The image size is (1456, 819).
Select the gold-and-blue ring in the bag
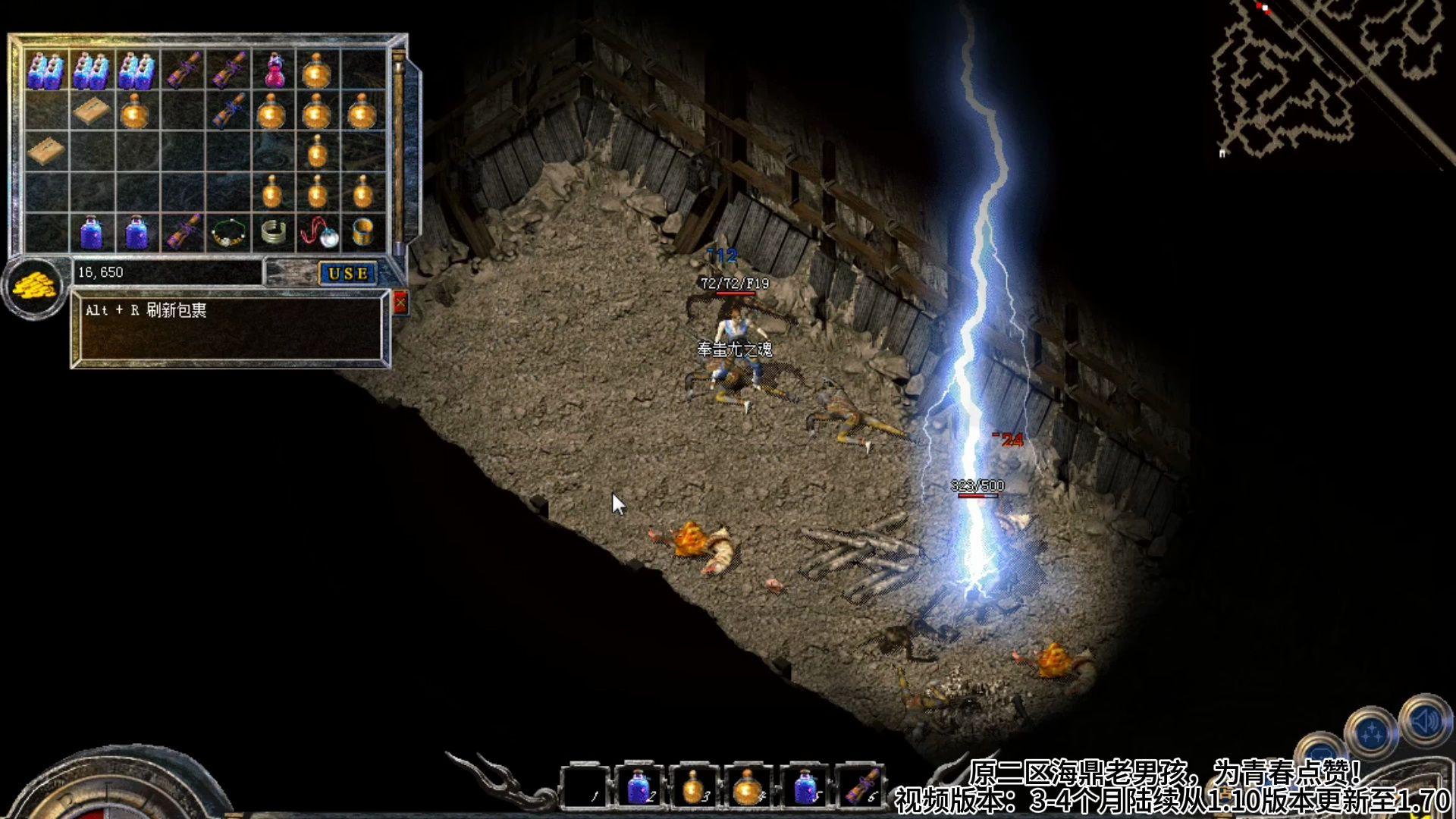[x=363, y=231]
